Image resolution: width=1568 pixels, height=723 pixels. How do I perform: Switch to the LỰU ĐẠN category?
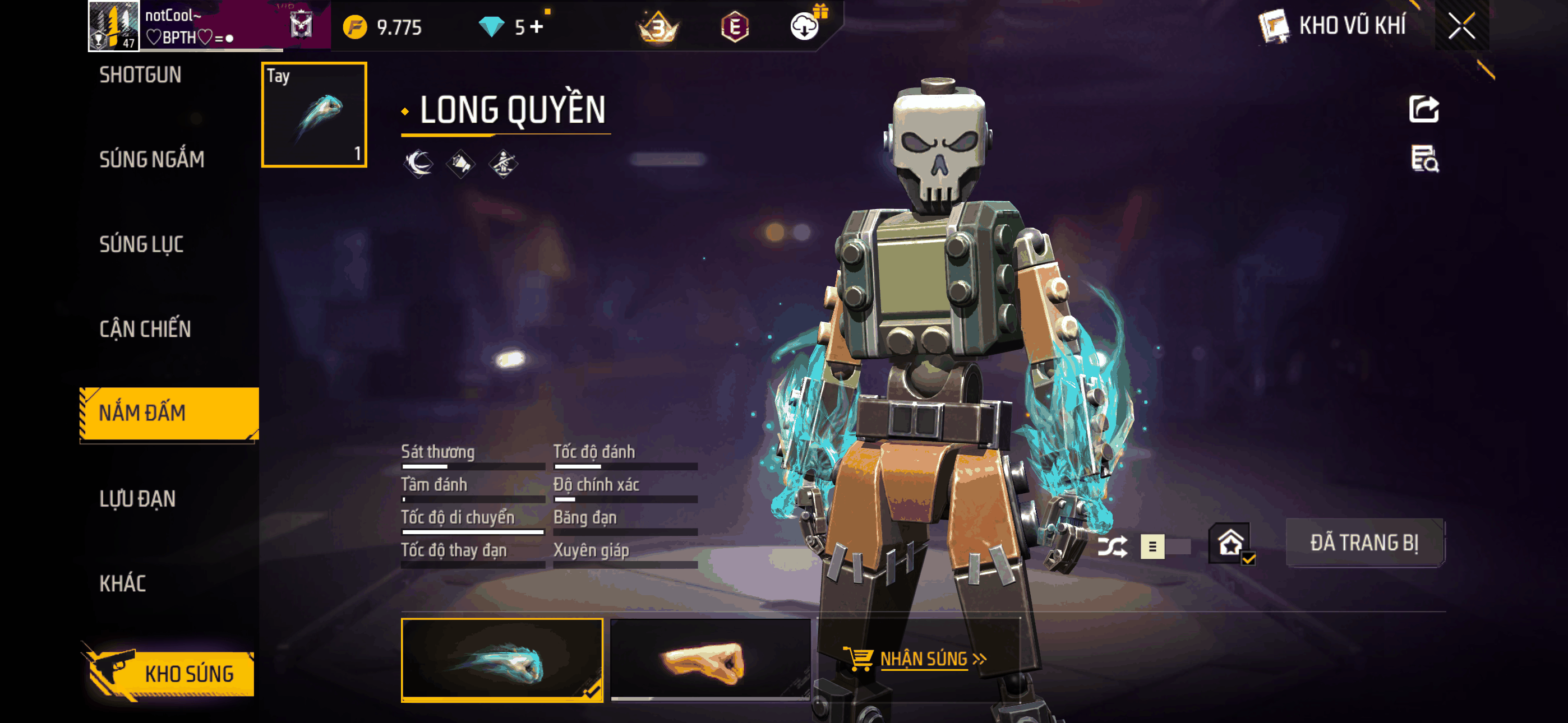point(137,498)
